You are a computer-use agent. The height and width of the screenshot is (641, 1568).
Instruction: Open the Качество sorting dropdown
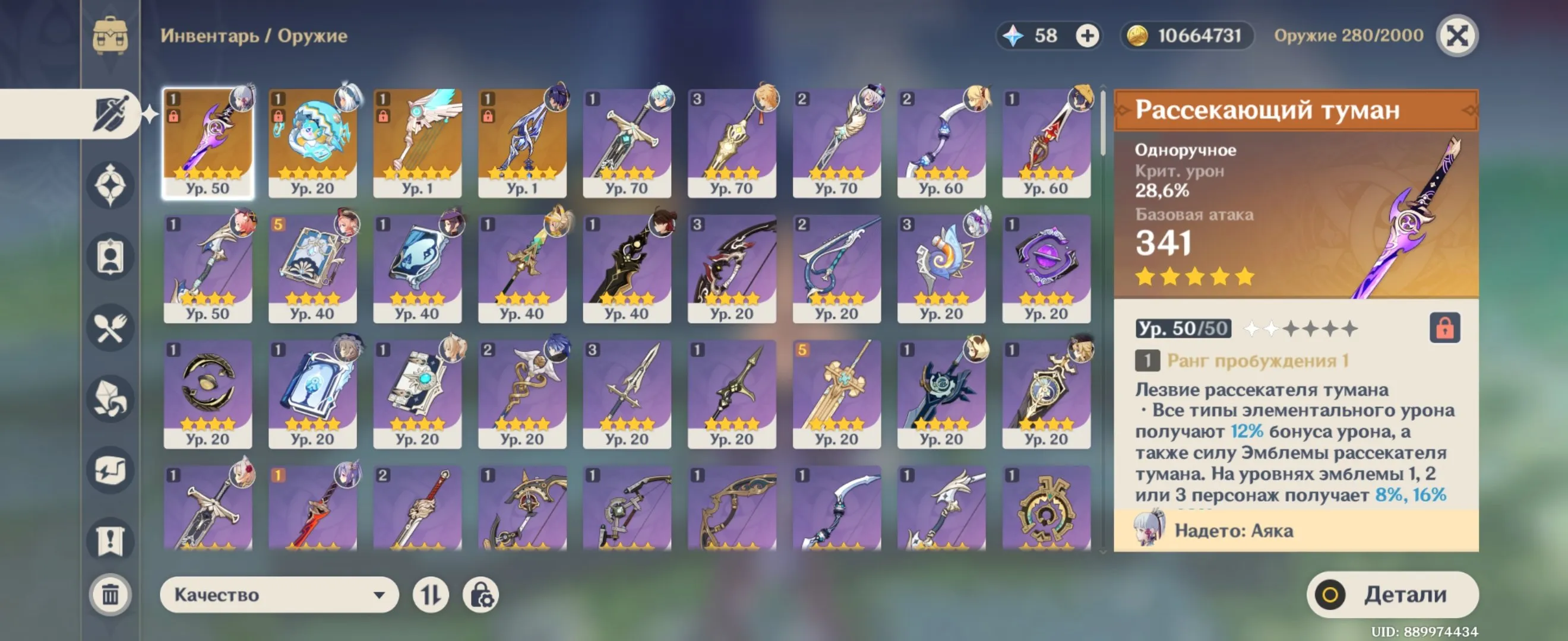[280, 595]
